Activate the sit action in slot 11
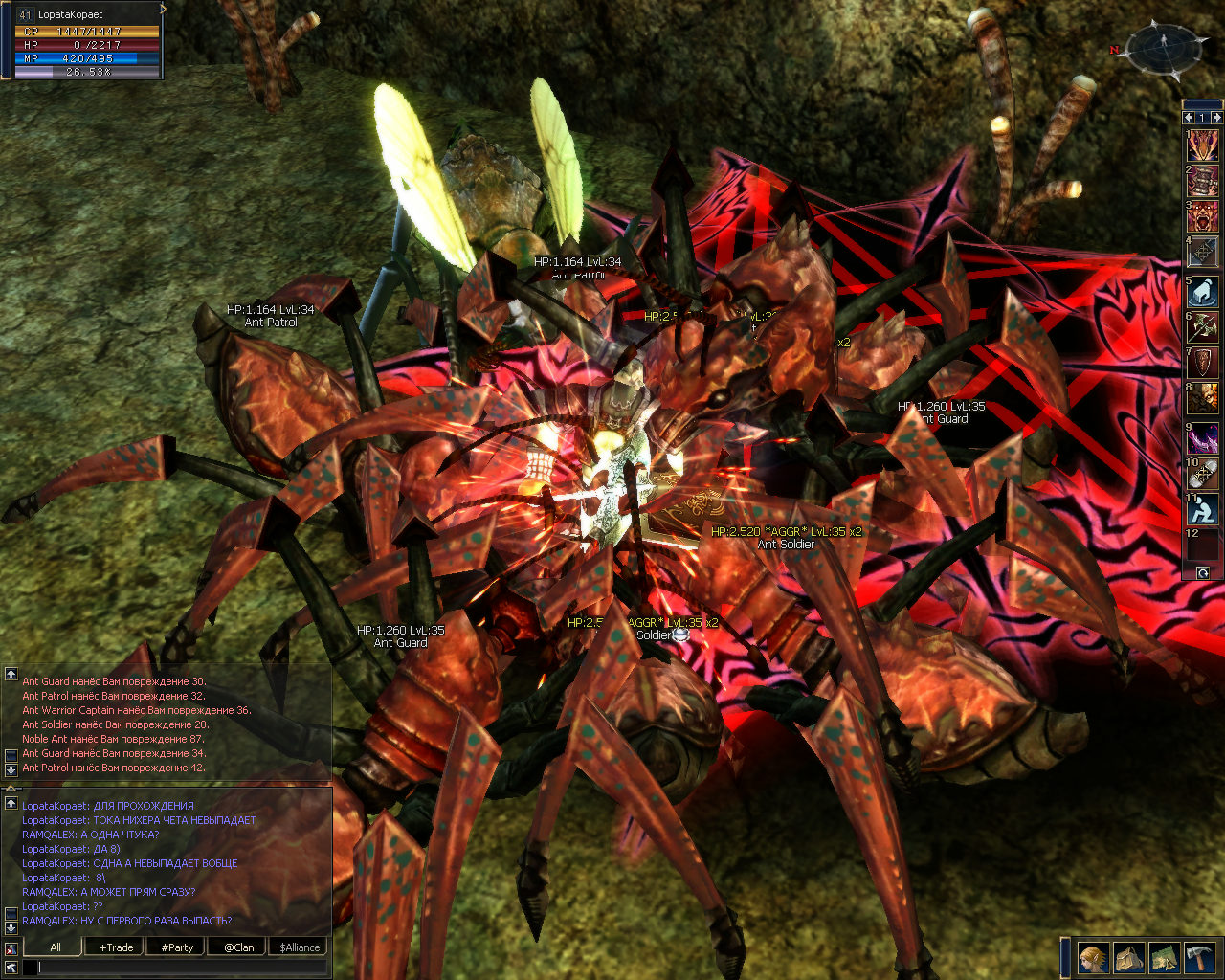Image resolution: width=1225 pixels, height=980 pixels. [x=1203, y=510]
